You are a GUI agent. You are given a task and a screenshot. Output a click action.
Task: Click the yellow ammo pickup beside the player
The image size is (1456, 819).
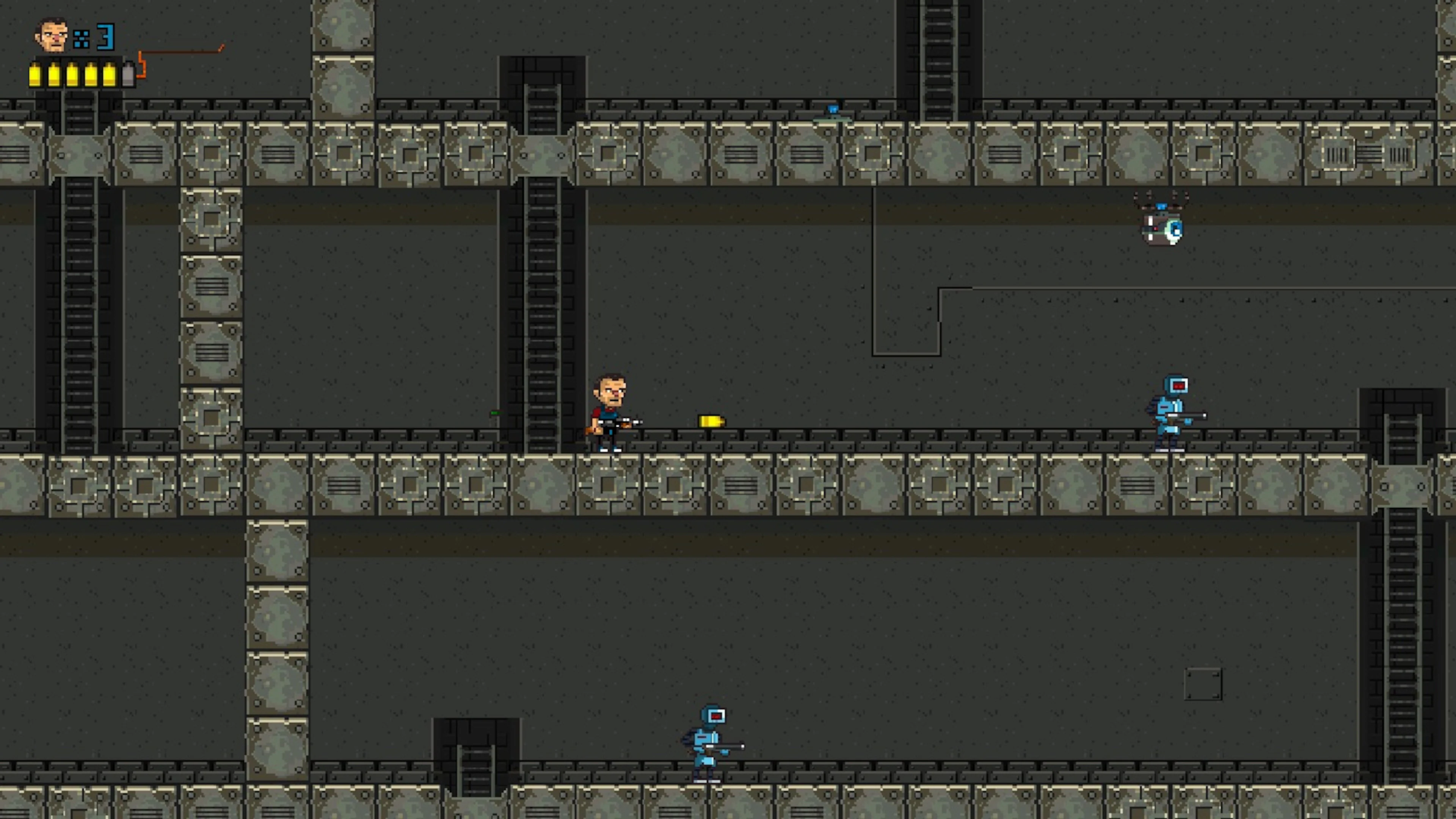point(711,421)
